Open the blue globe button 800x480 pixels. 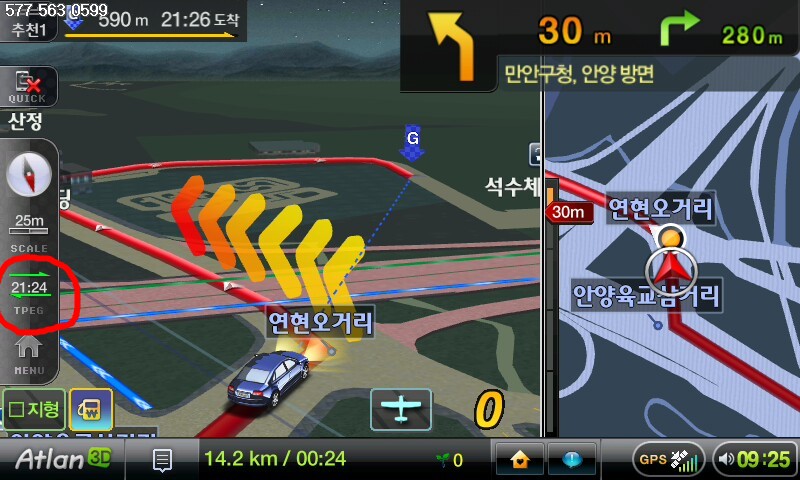(x=572, y=459)
